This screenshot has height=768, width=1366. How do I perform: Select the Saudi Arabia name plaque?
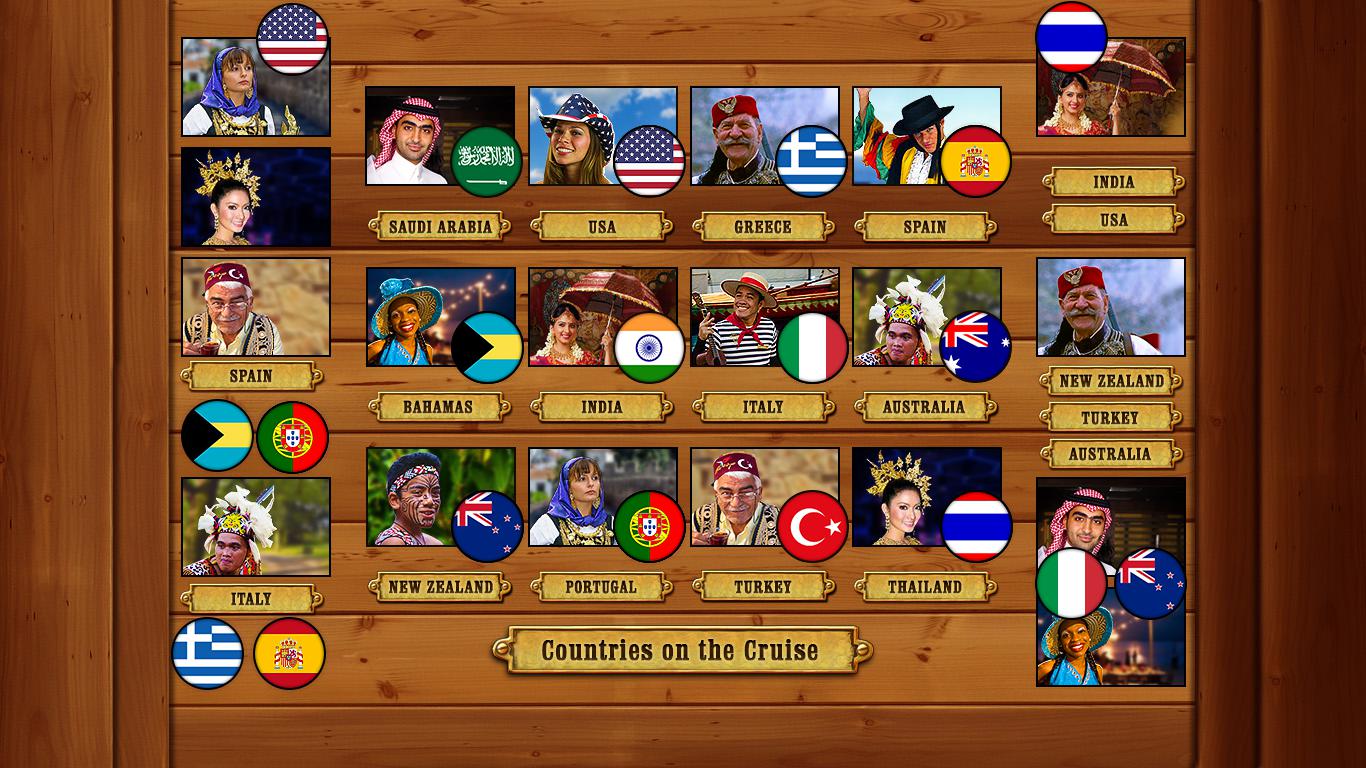tap(440, 227)
